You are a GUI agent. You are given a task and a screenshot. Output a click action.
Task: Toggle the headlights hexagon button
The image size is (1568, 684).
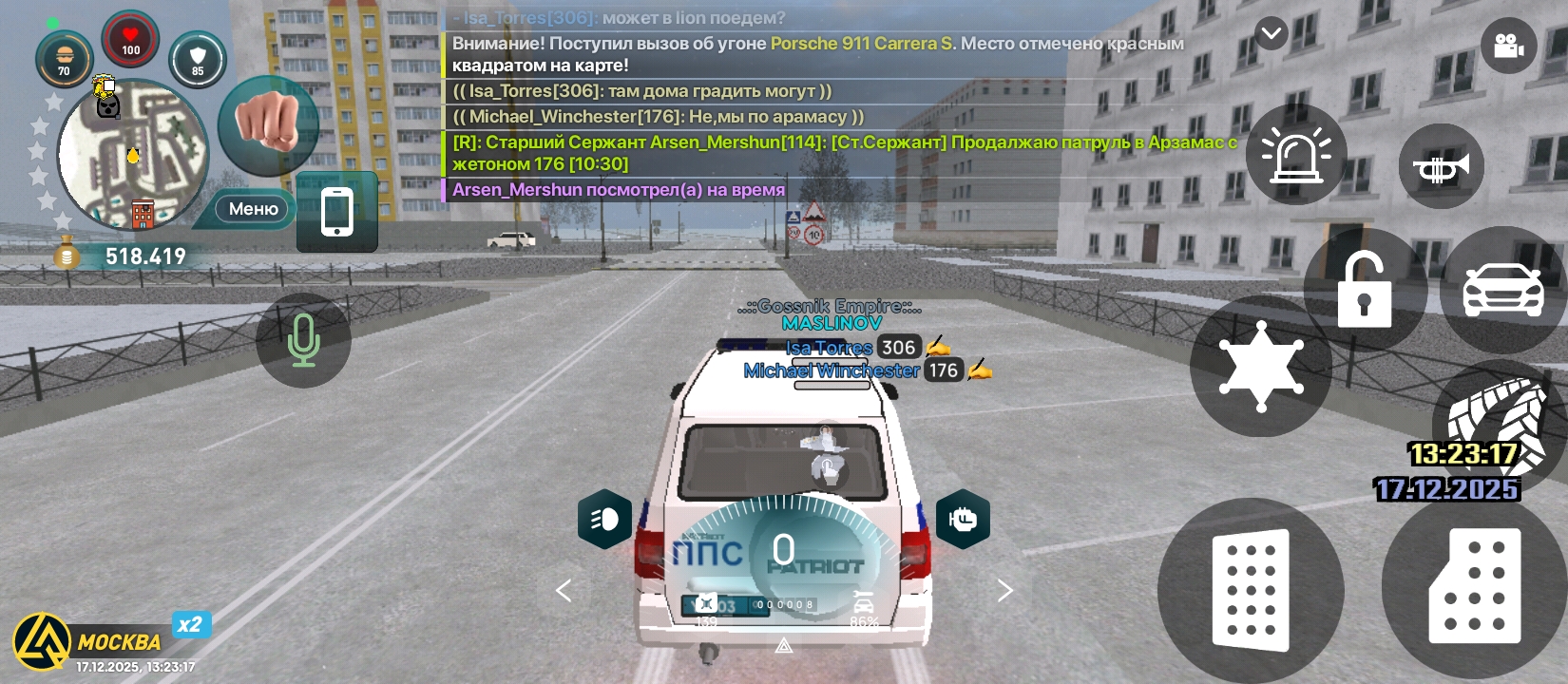pyautogui.click(x=604, y=519)
